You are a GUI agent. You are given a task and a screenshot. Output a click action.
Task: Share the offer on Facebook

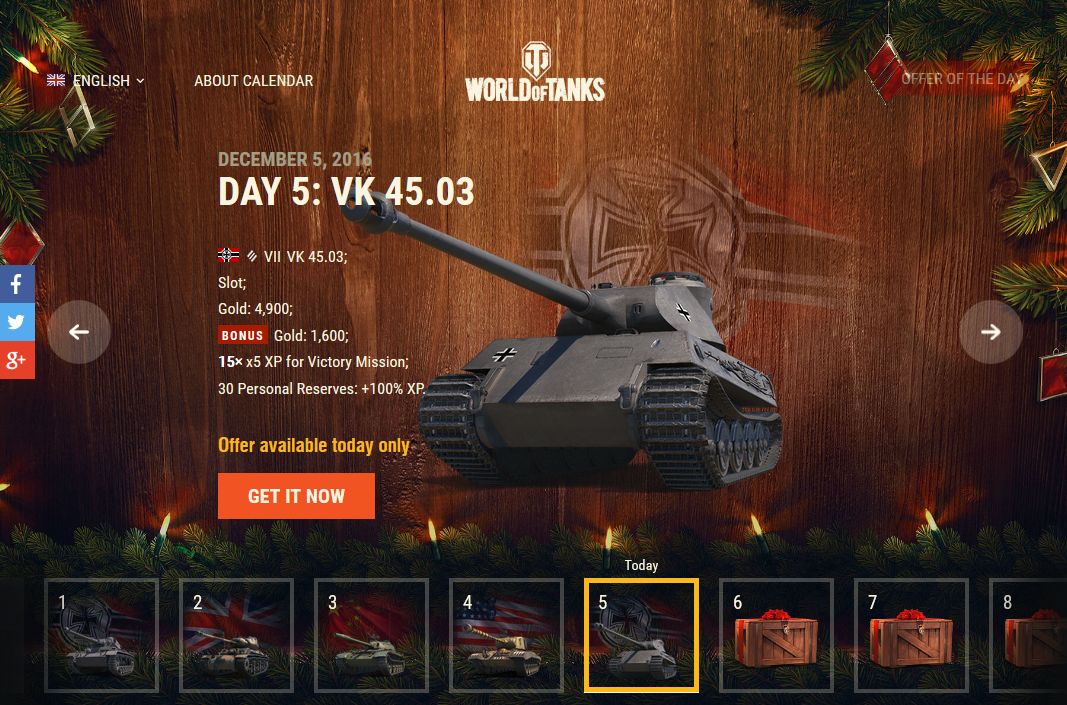pos(17,284)
